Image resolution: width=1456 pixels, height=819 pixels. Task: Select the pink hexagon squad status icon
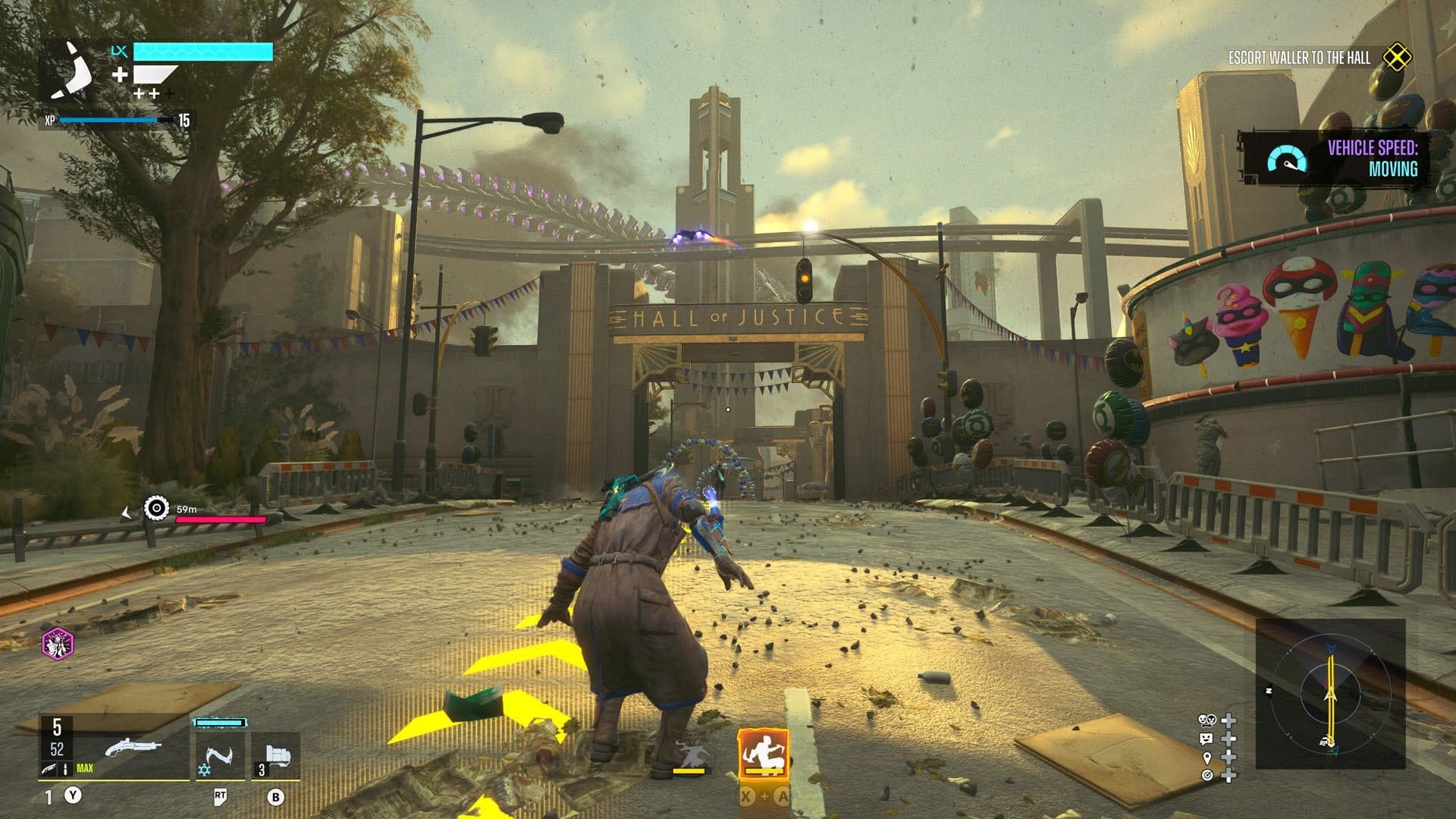pyautogui.click(x=58, y=645)
